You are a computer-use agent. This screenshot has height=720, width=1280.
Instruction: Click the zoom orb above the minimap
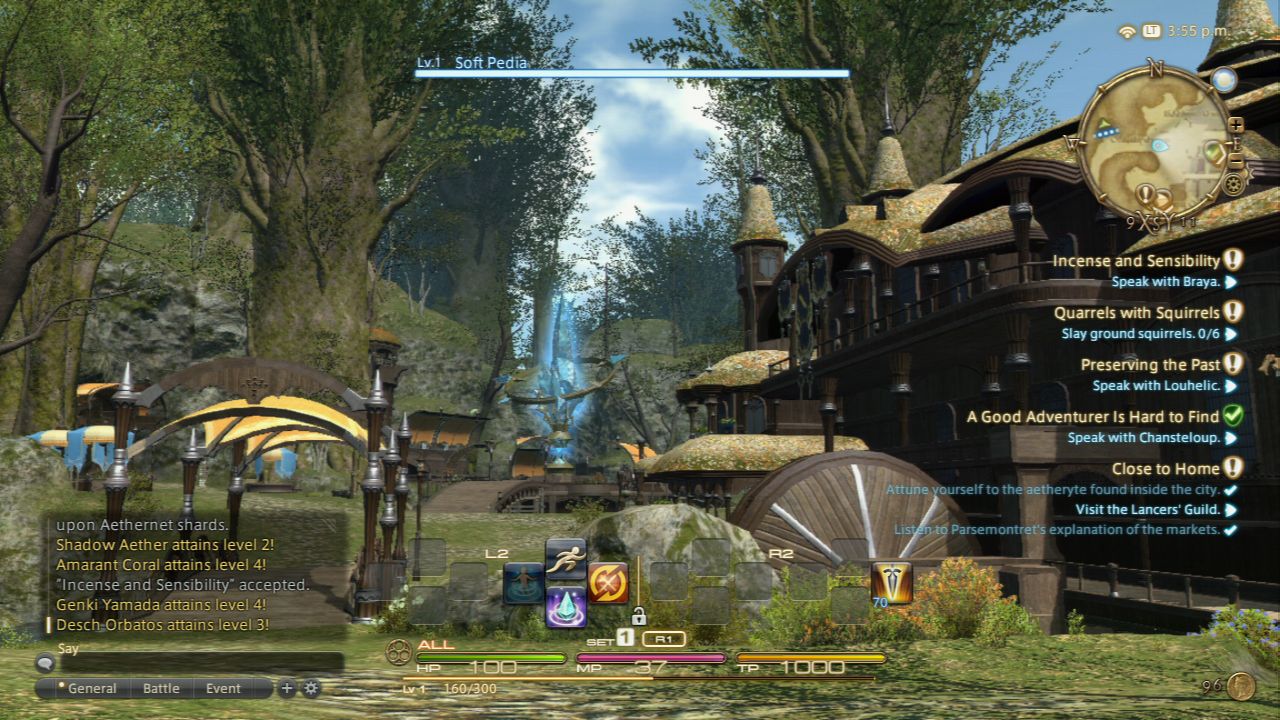1222,80
